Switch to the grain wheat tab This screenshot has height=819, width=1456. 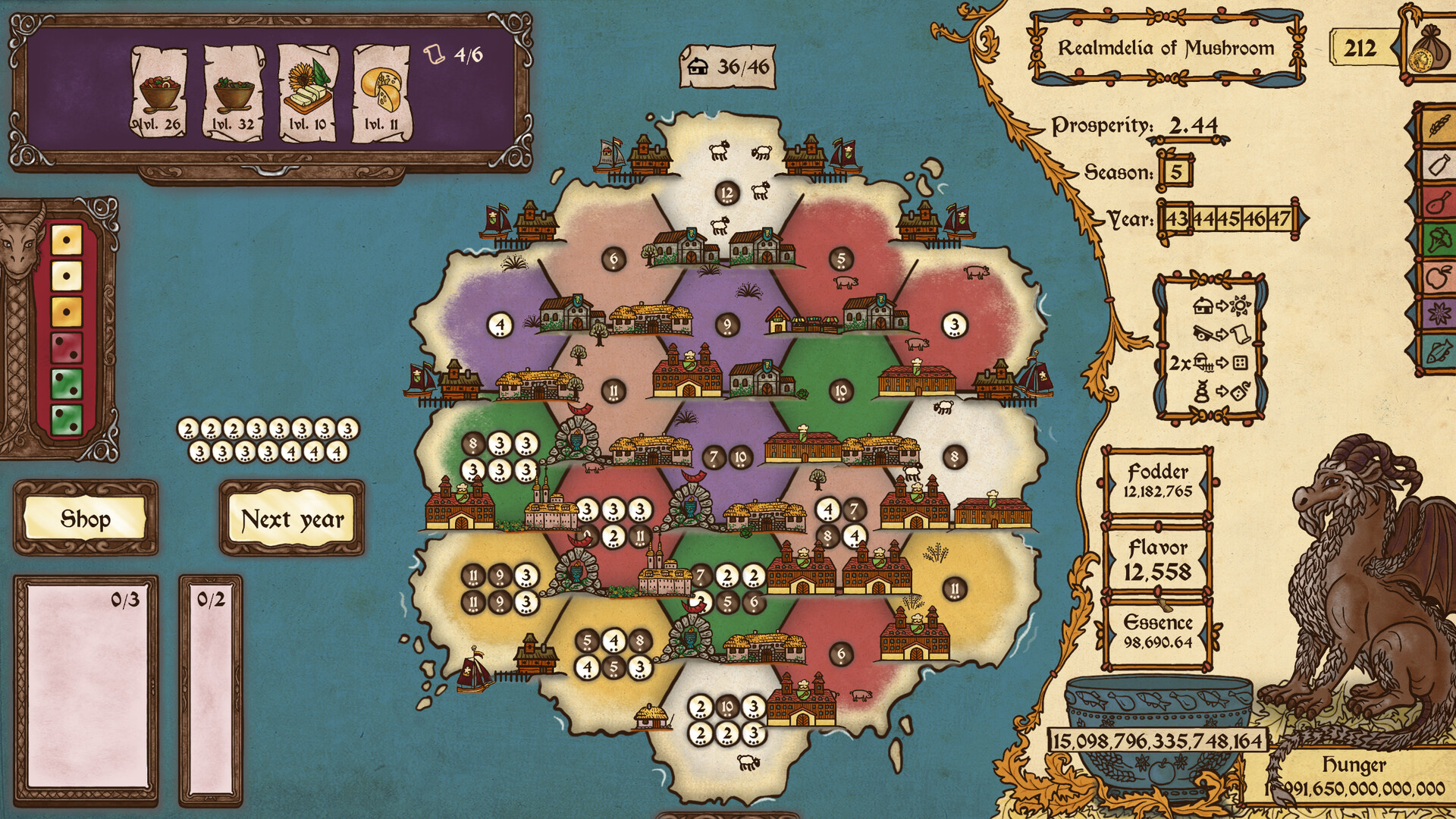click(1438, 125)
